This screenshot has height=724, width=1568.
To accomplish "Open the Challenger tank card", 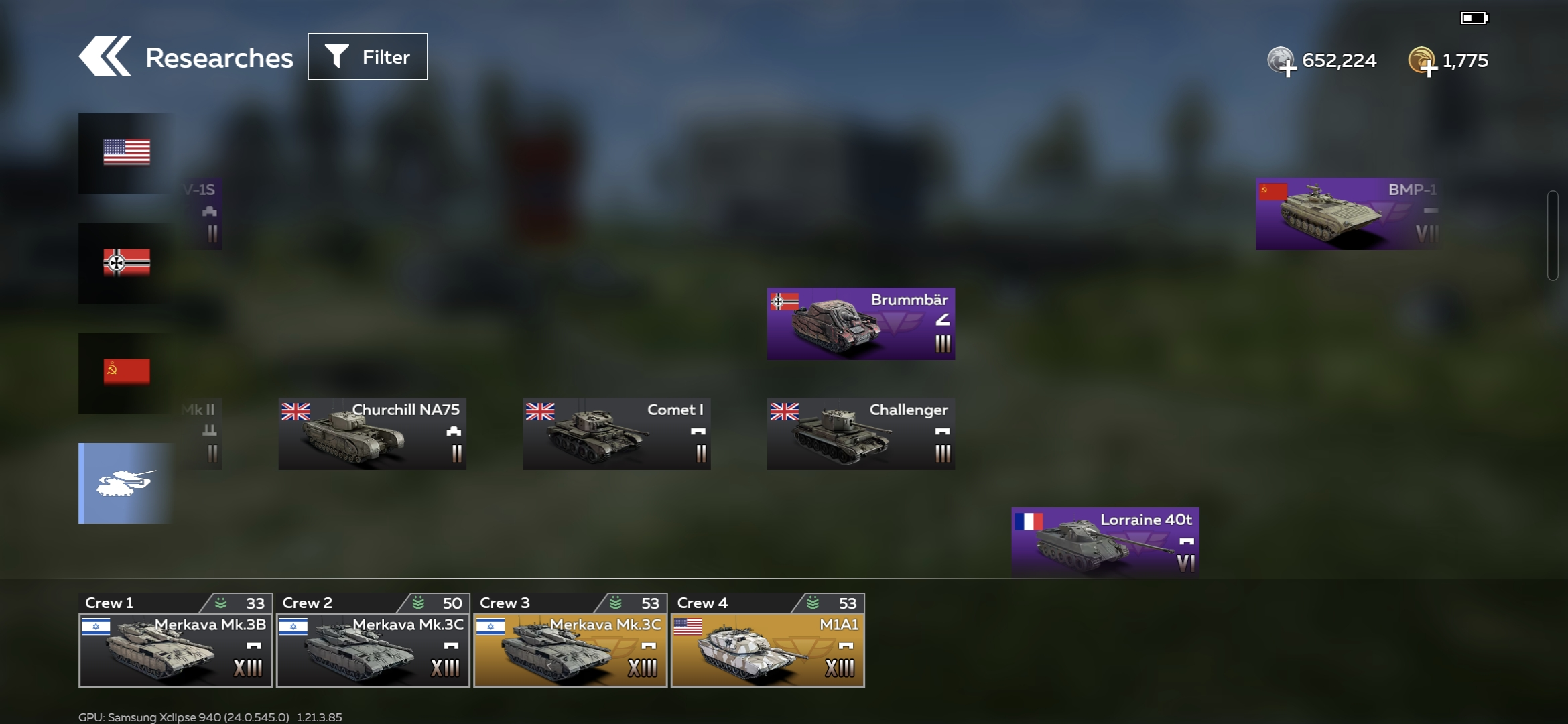I will click(x=861, y=434).
